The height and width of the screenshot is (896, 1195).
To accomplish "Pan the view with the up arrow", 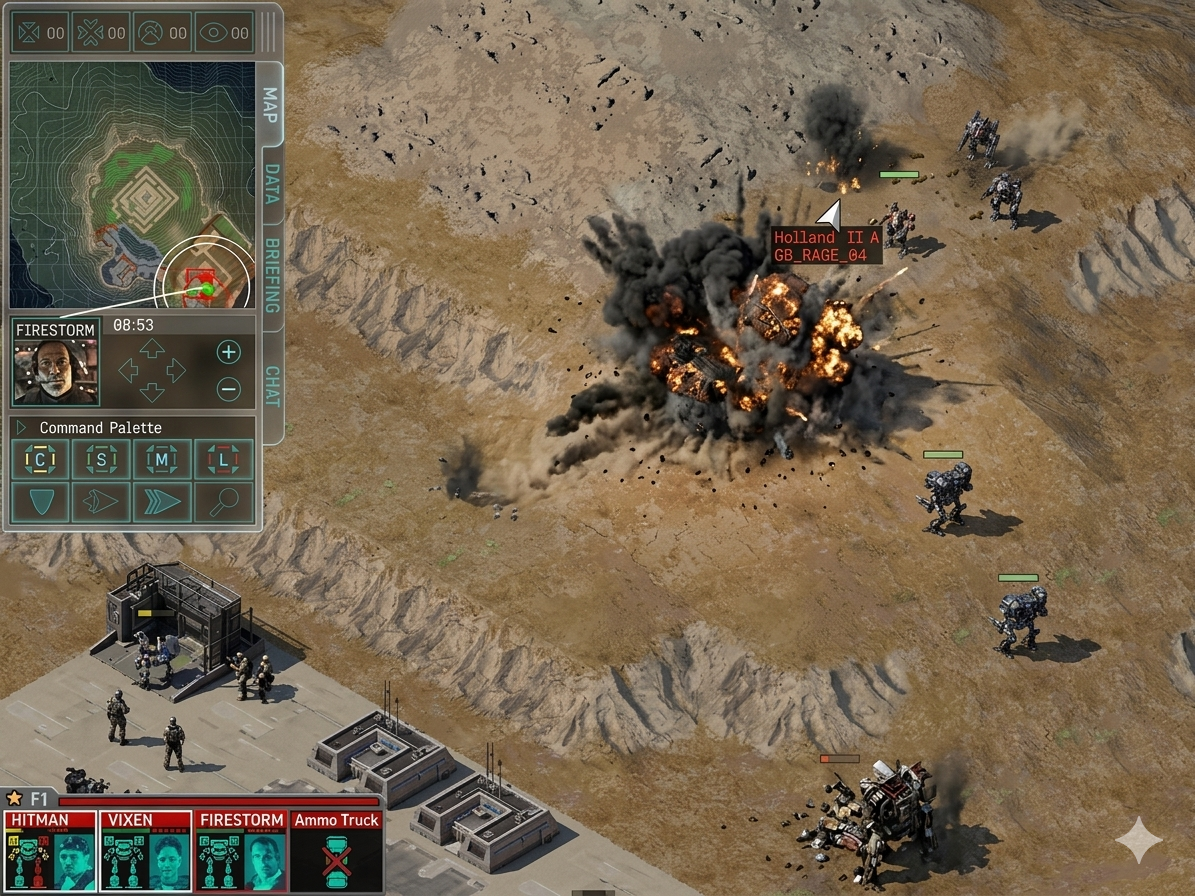I will coord(151,348).
